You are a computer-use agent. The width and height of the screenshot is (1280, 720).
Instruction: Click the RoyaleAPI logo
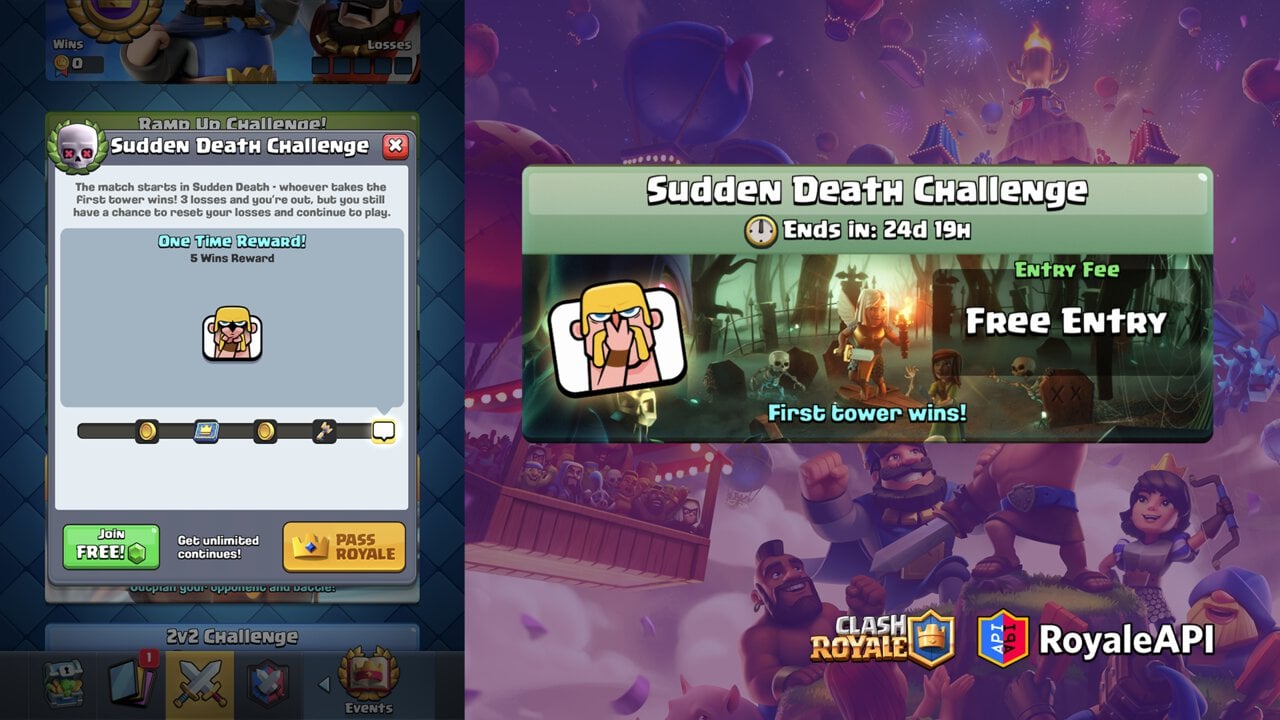pyautogui.click(x=1096, y=639)
